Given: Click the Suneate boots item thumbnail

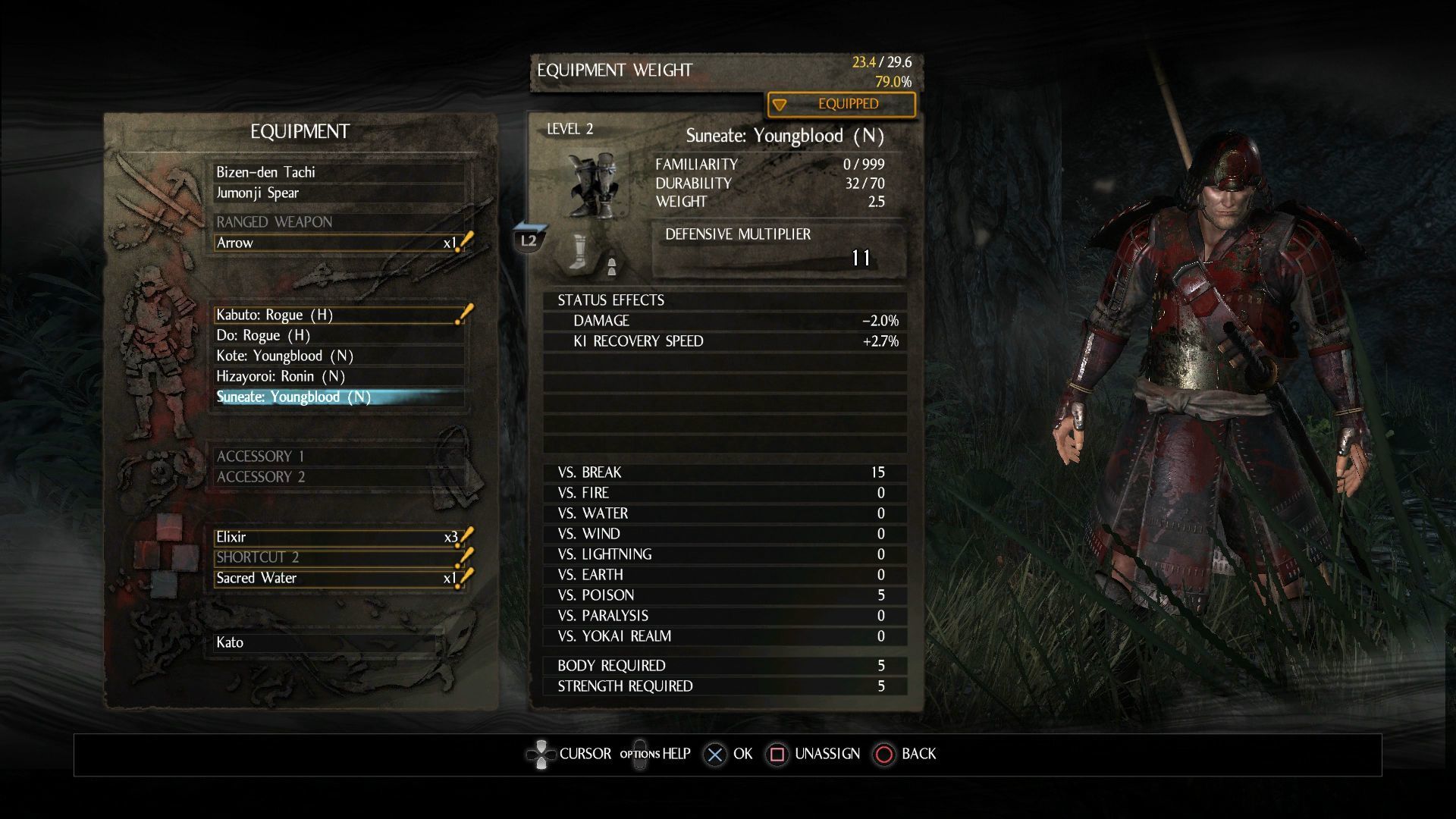Looking at the screenshot, I should (592, 185).
